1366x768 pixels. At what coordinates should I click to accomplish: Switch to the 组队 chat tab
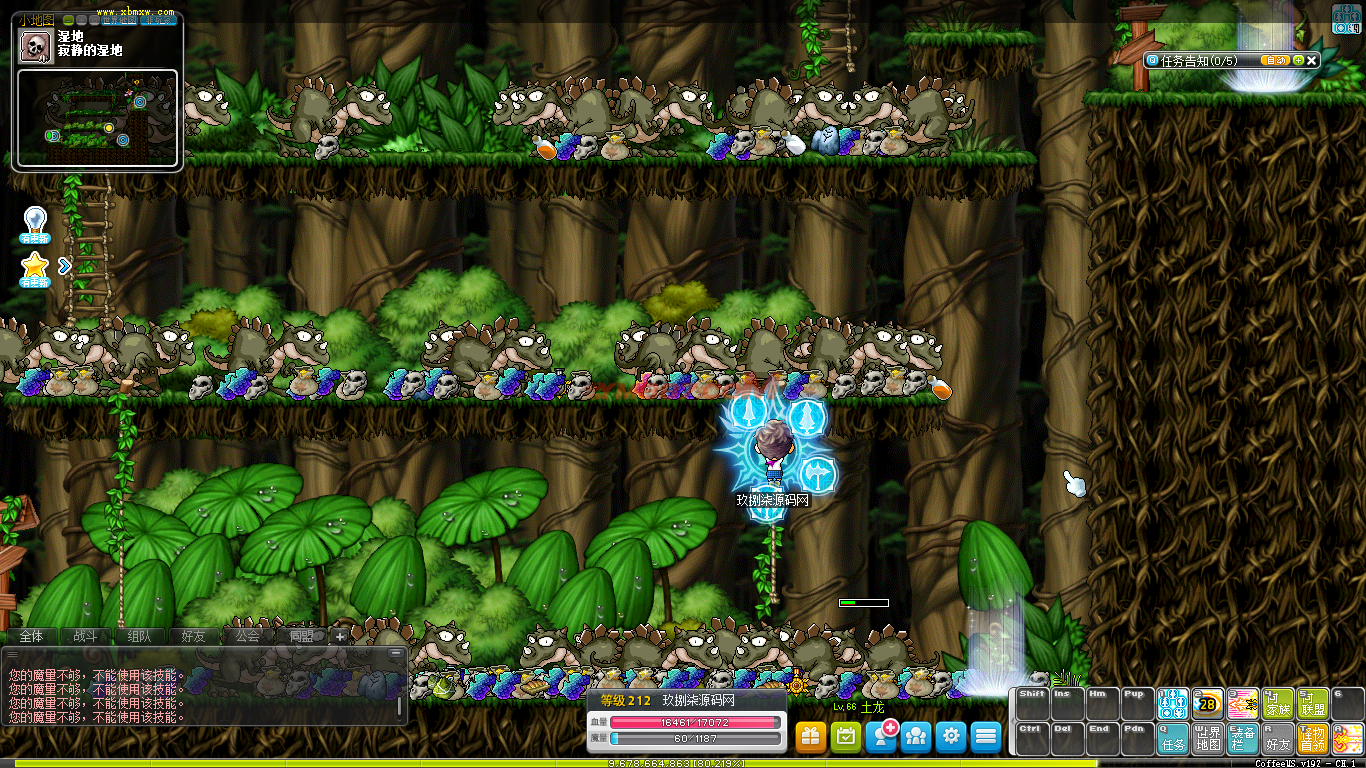point(139,636)
